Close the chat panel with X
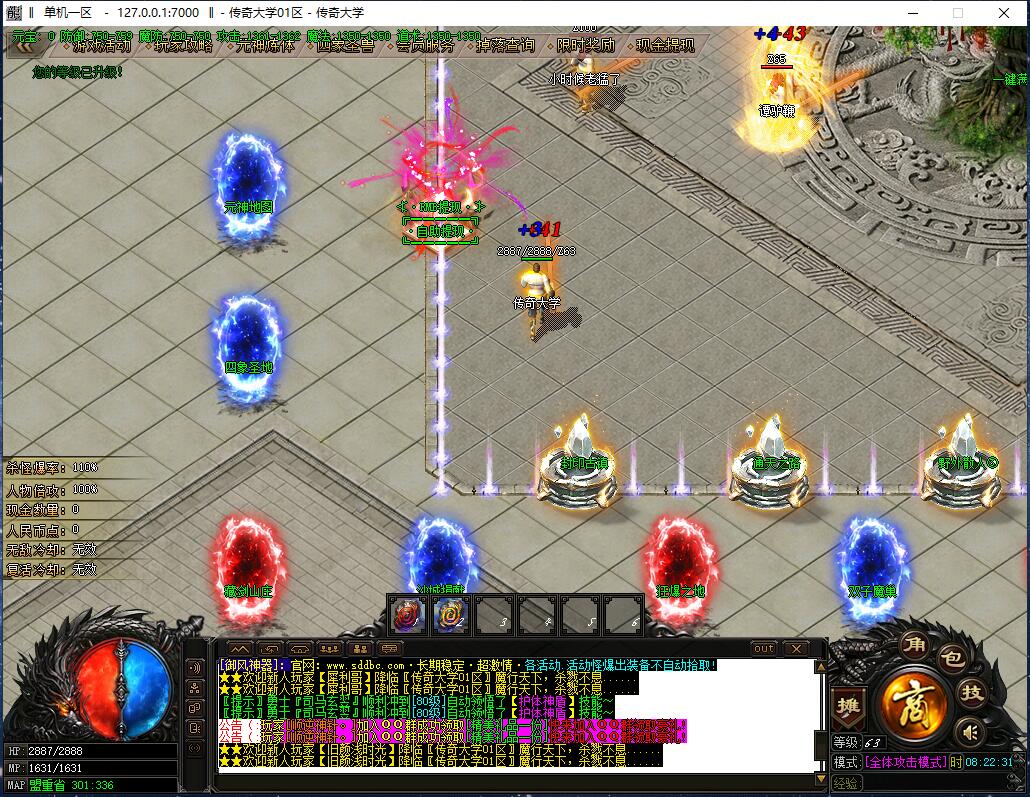Viewport: 1030px width, 797px height. [x=795, y=648]
